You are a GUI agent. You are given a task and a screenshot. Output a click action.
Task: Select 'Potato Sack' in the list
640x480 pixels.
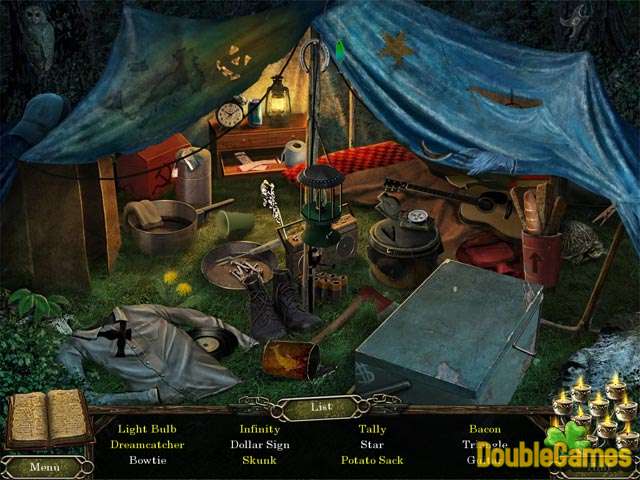coord(372,460)
